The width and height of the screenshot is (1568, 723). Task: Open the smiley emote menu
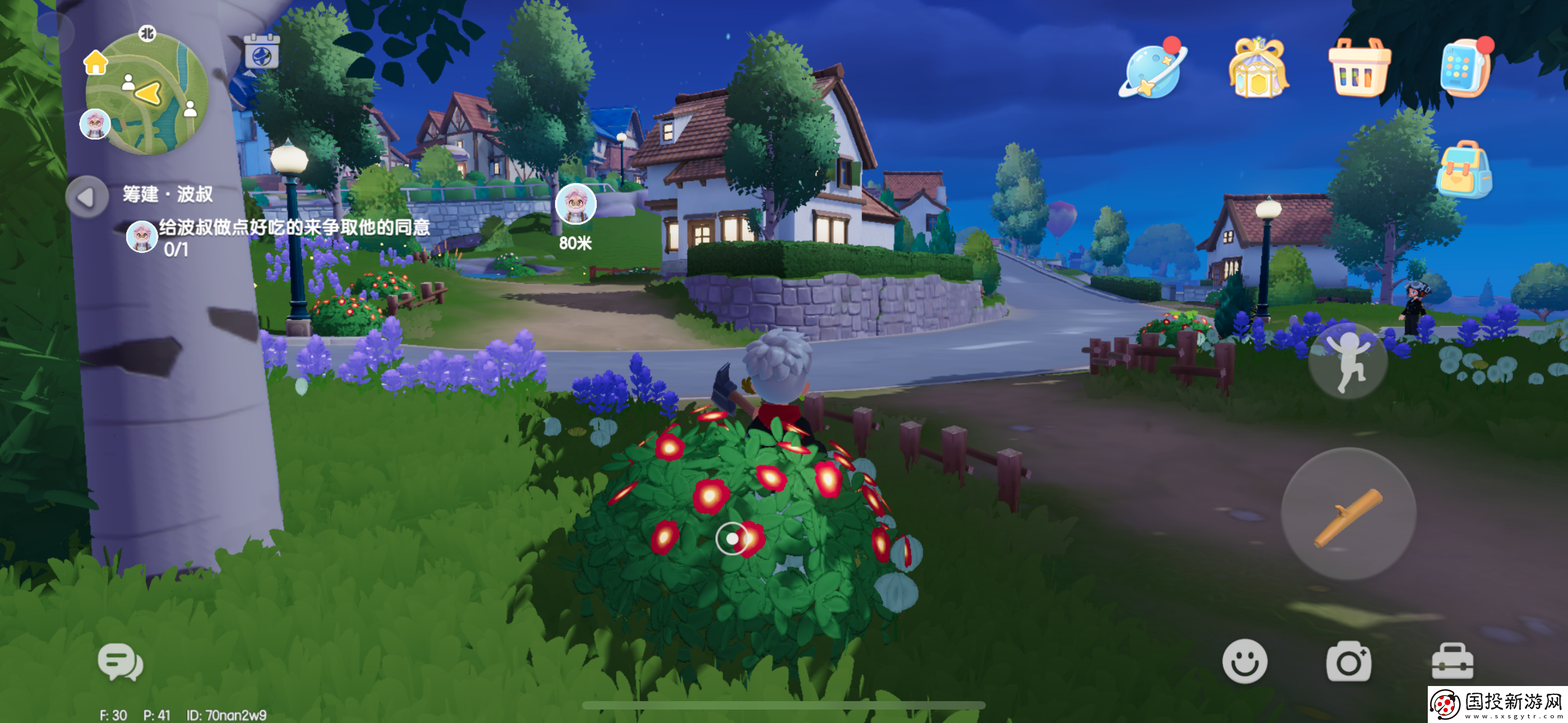coord(1245,661)
